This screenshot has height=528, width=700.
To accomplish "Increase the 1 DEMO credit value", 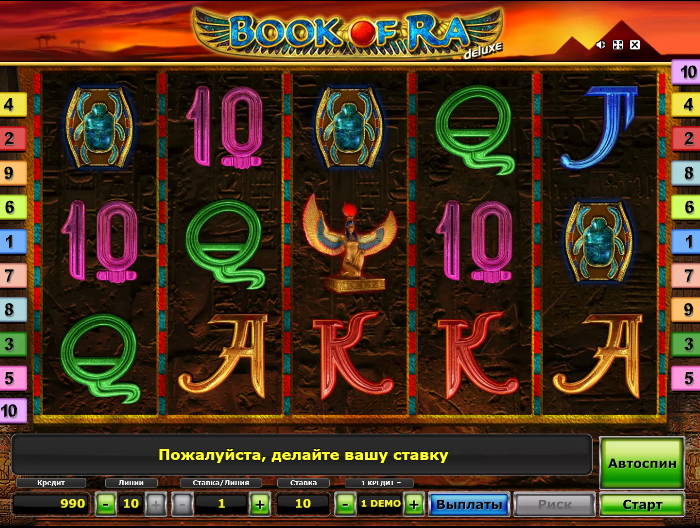I will (x=414, y=504).
